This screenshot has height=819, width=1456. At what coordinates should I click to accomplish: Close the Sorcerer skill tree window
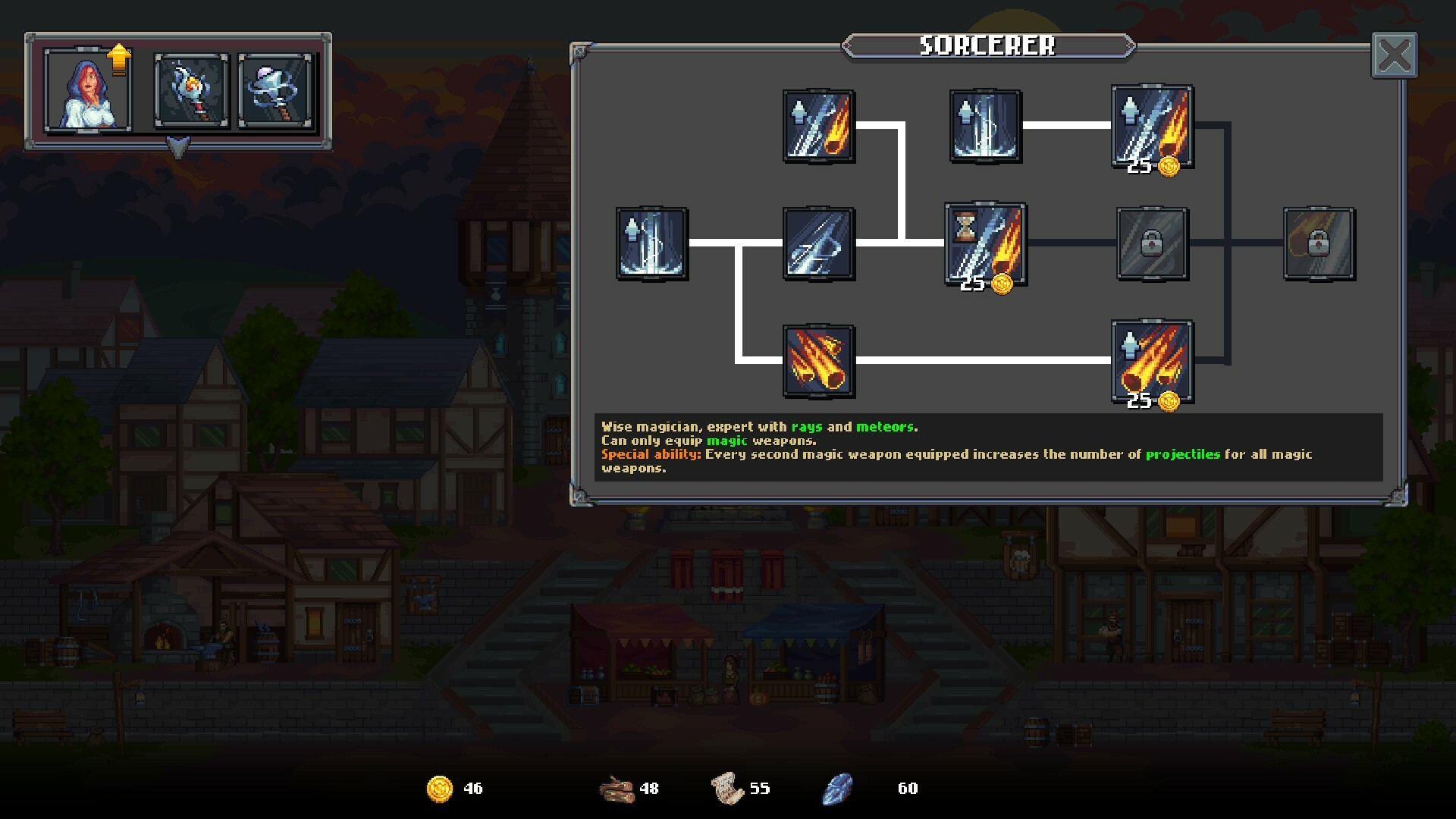(x=1394, y=55)
